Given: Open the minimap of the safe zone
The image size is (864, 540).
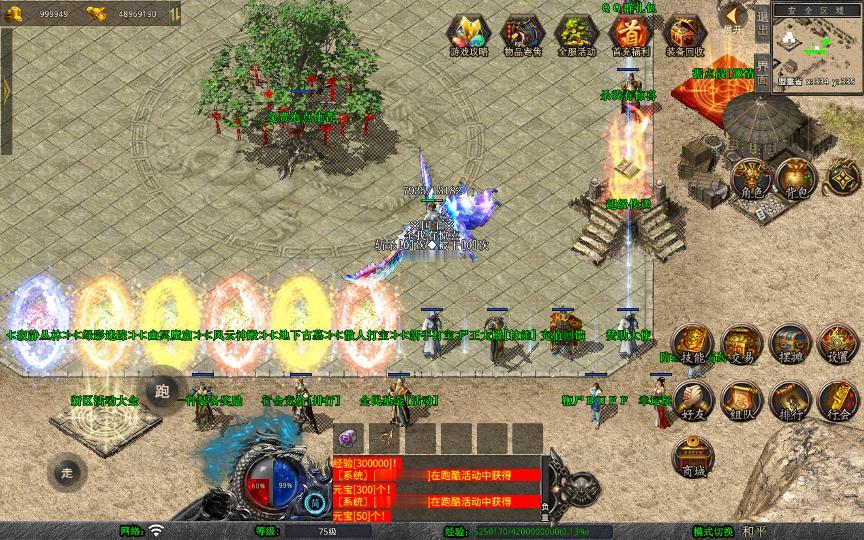Looking at the screenshot, I should 817,48.
